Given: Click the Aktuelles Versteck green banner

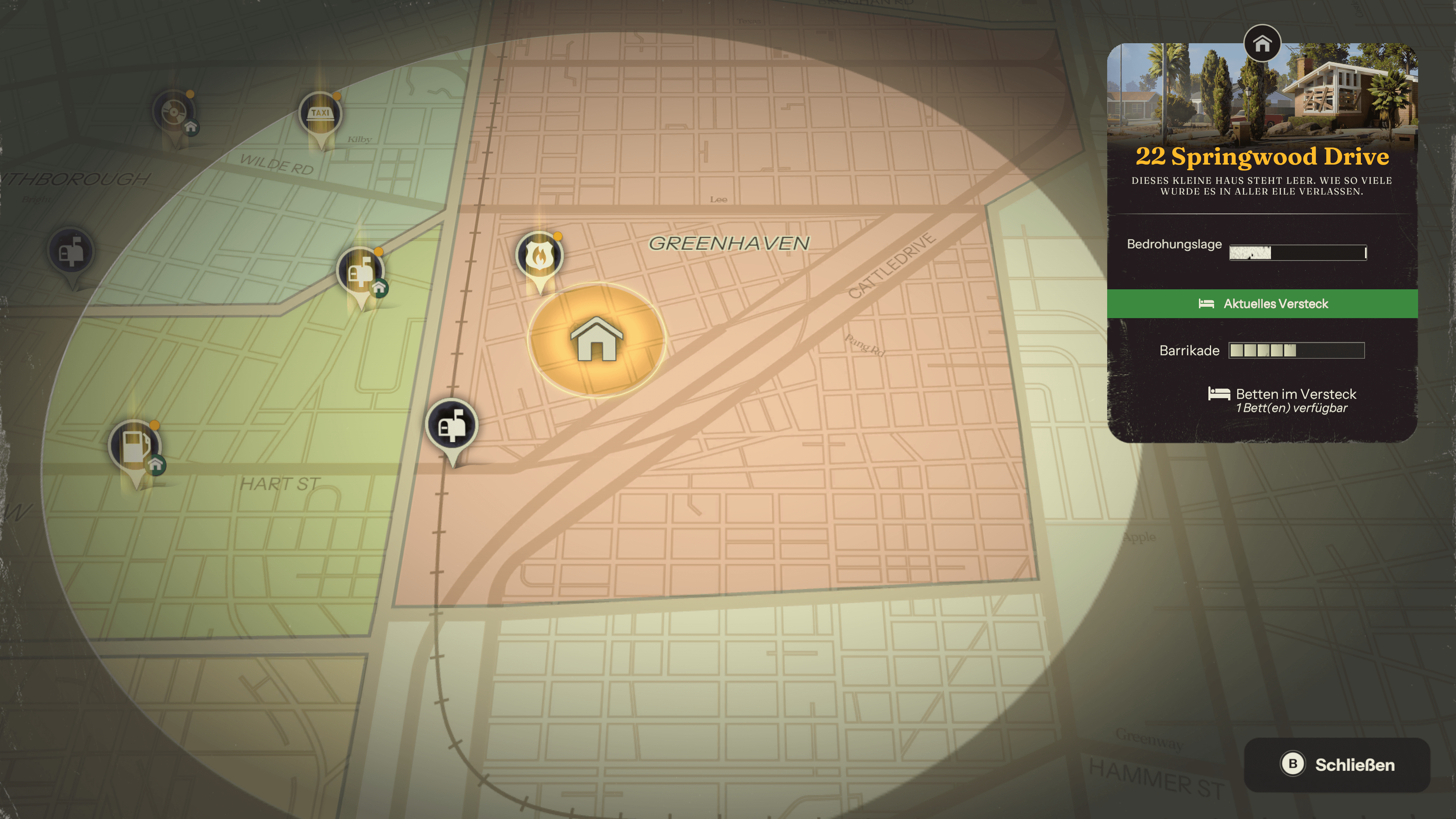Looking at the screenshot, I should (x=1261, y=303).
